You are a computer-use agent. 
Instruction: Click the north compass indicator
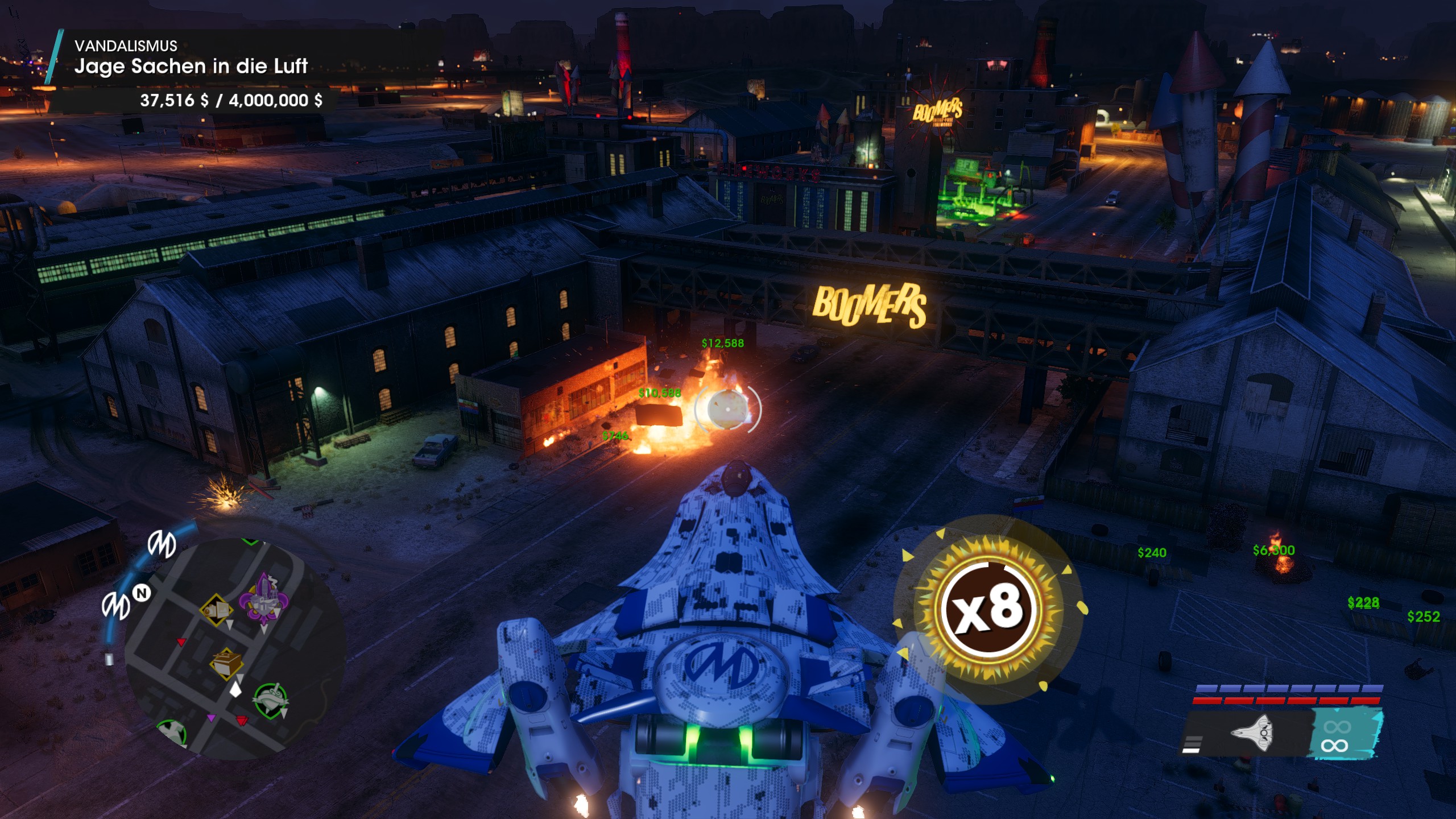142,593
